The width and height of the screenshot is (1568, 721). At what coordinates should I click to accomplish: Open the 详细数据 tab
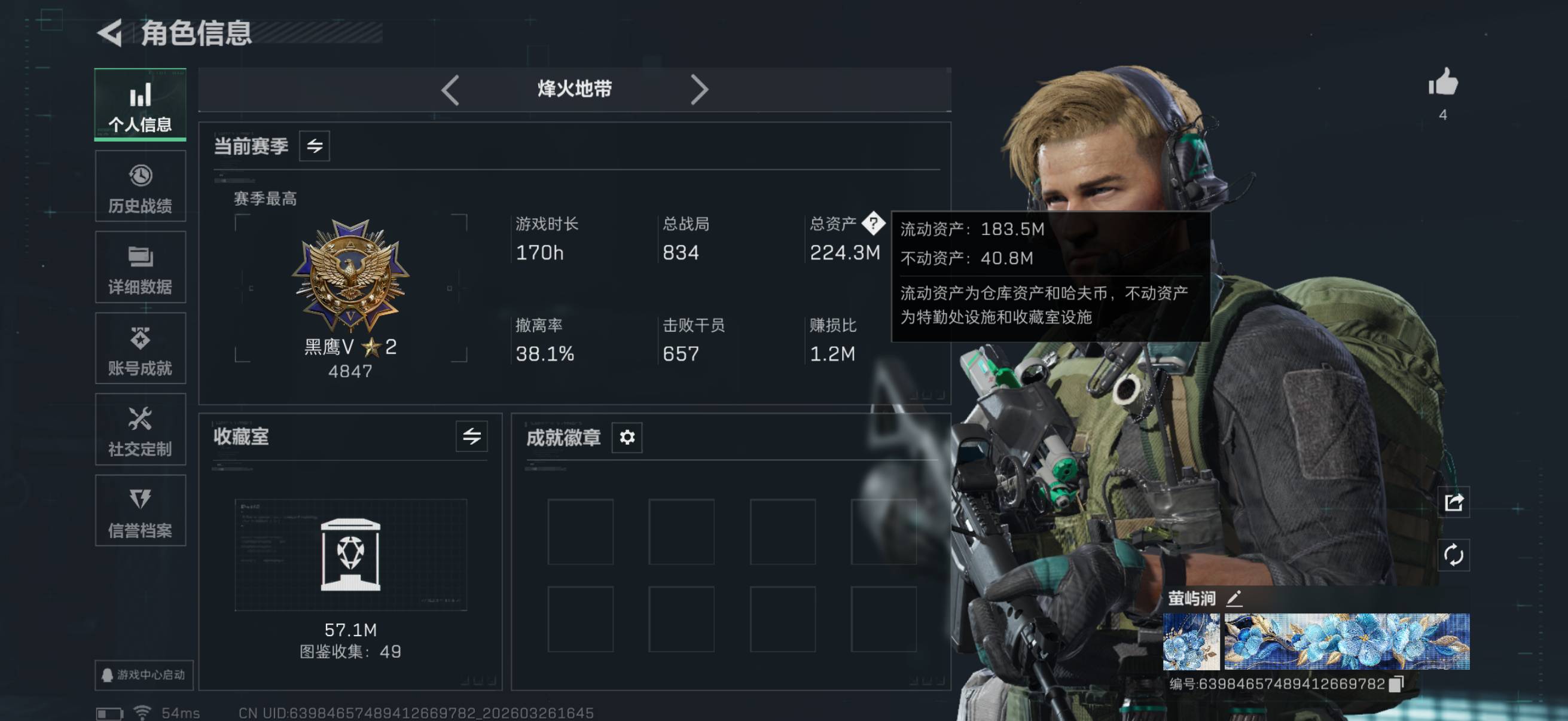tap(140, 268)
